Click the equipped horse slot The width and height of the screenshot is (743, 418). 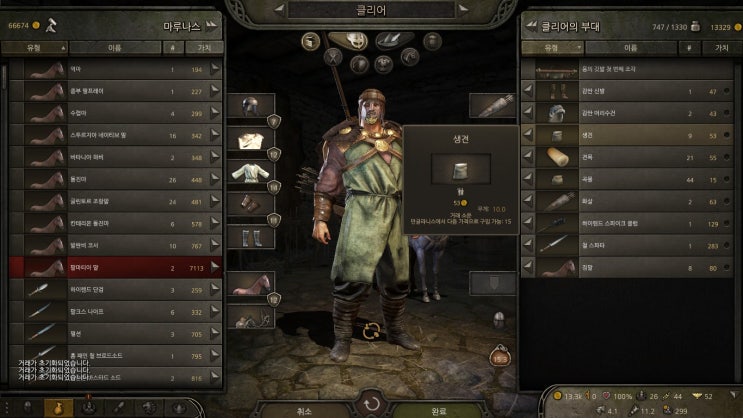click(x=252, y=283)
